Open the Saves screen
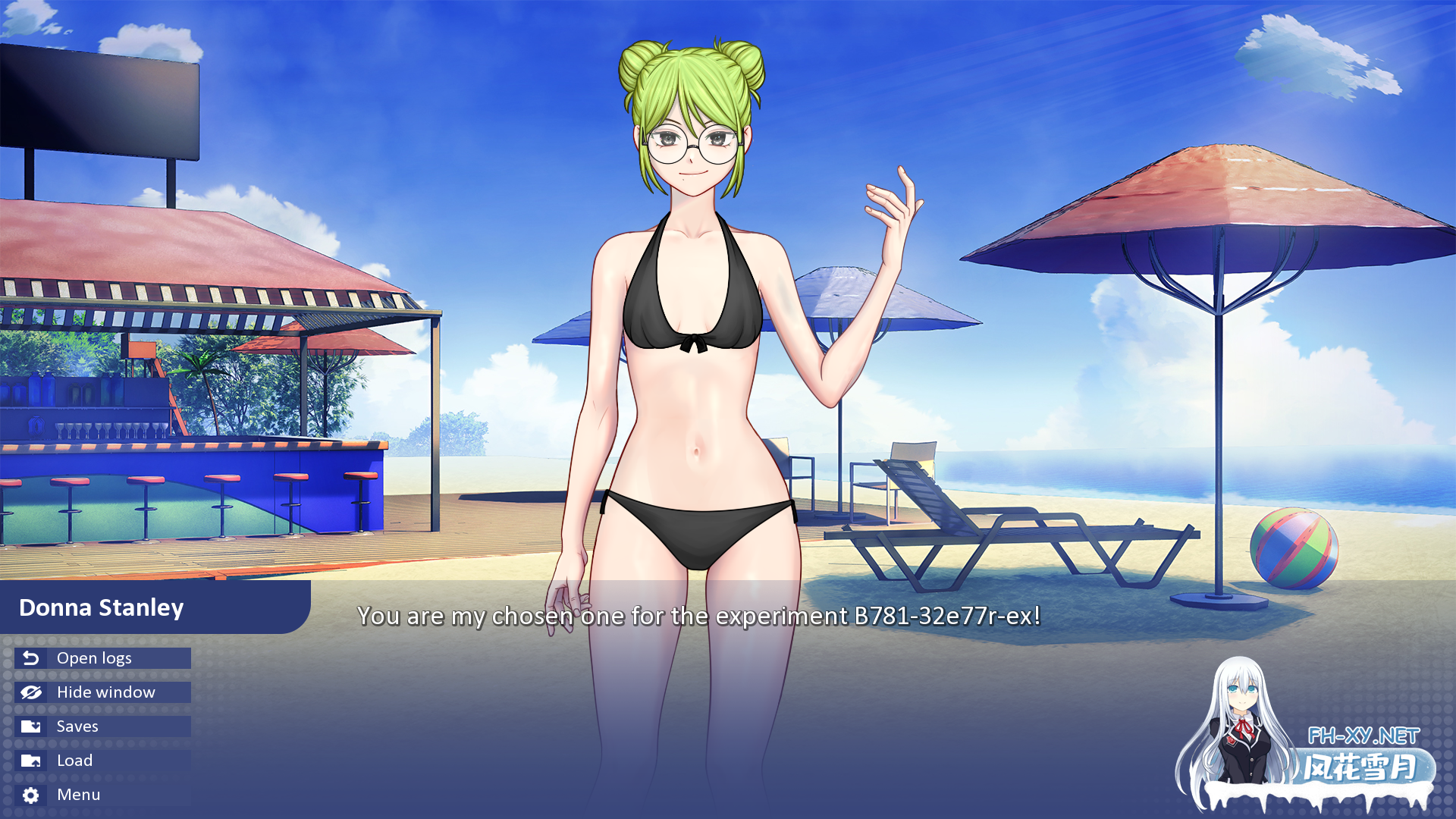The height and width of the screenshot is (819, 1456). coord(77,726)
